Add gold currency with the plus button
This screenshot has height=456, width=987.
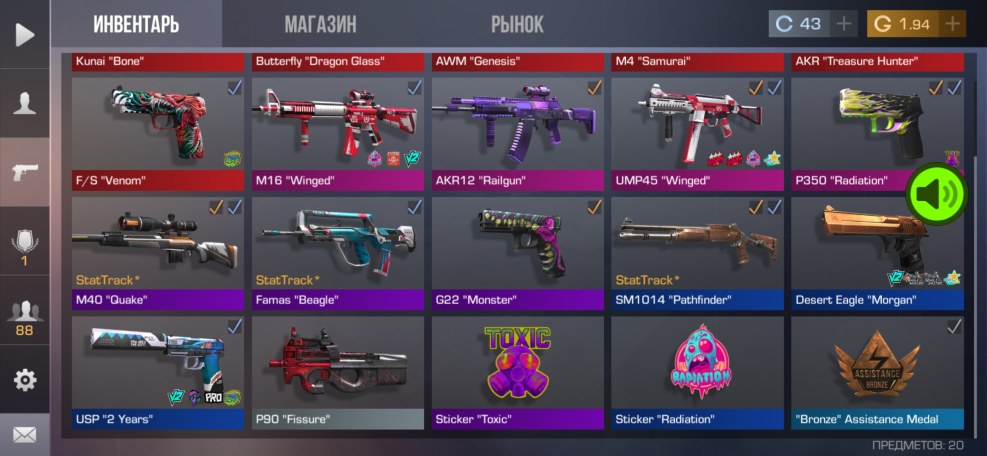[953, 24]
